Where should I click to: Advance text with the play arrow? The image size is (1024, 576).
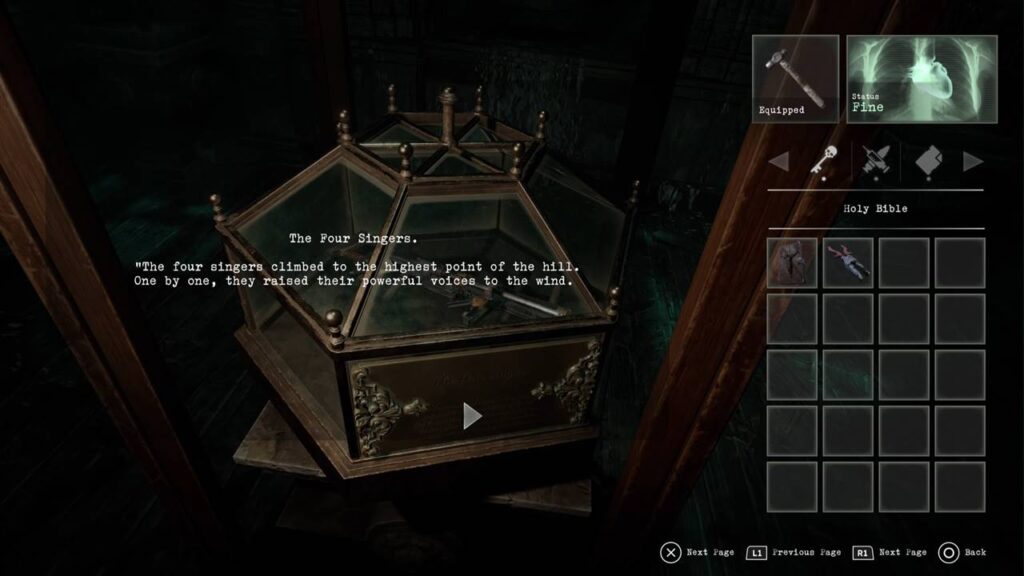(473, 415)
